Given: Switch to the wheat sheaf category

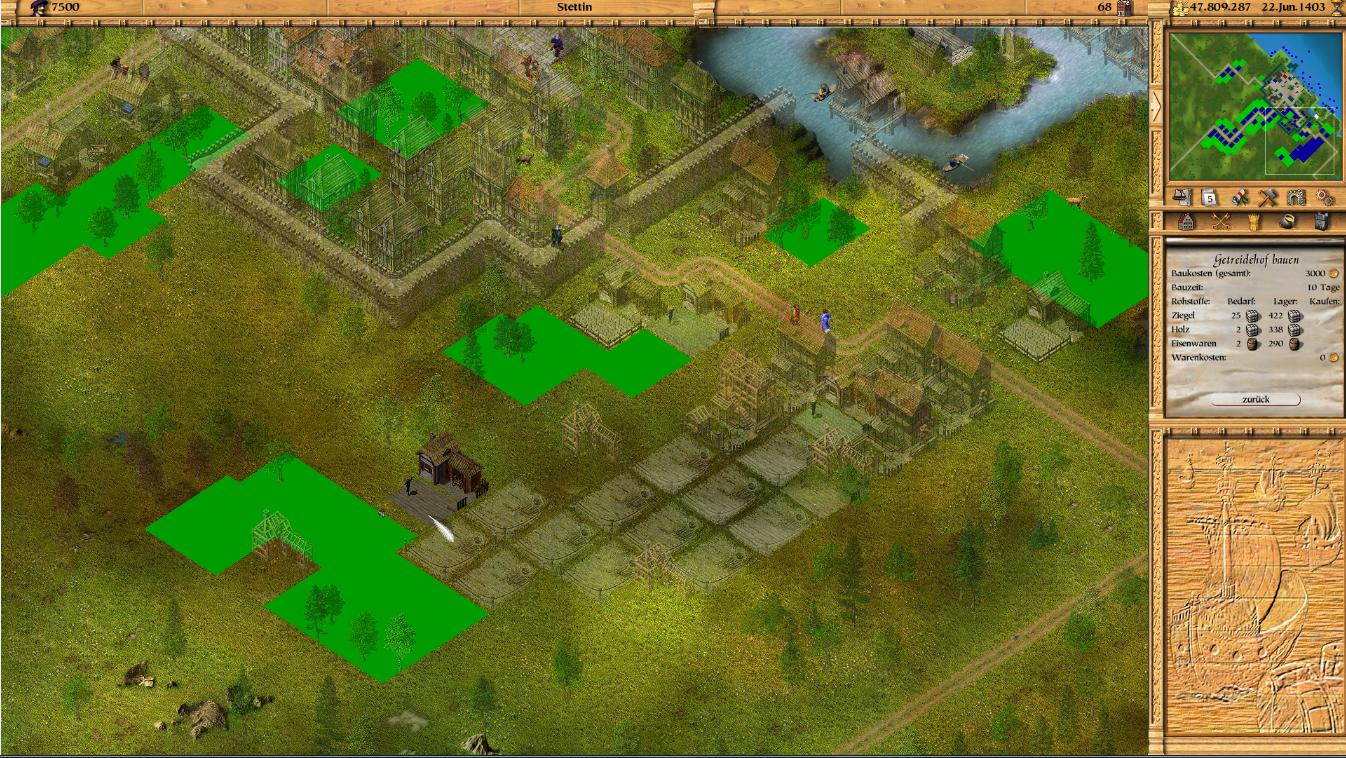Looking at the screenshot, I should pyautogui.click(x=1253, y=222).
